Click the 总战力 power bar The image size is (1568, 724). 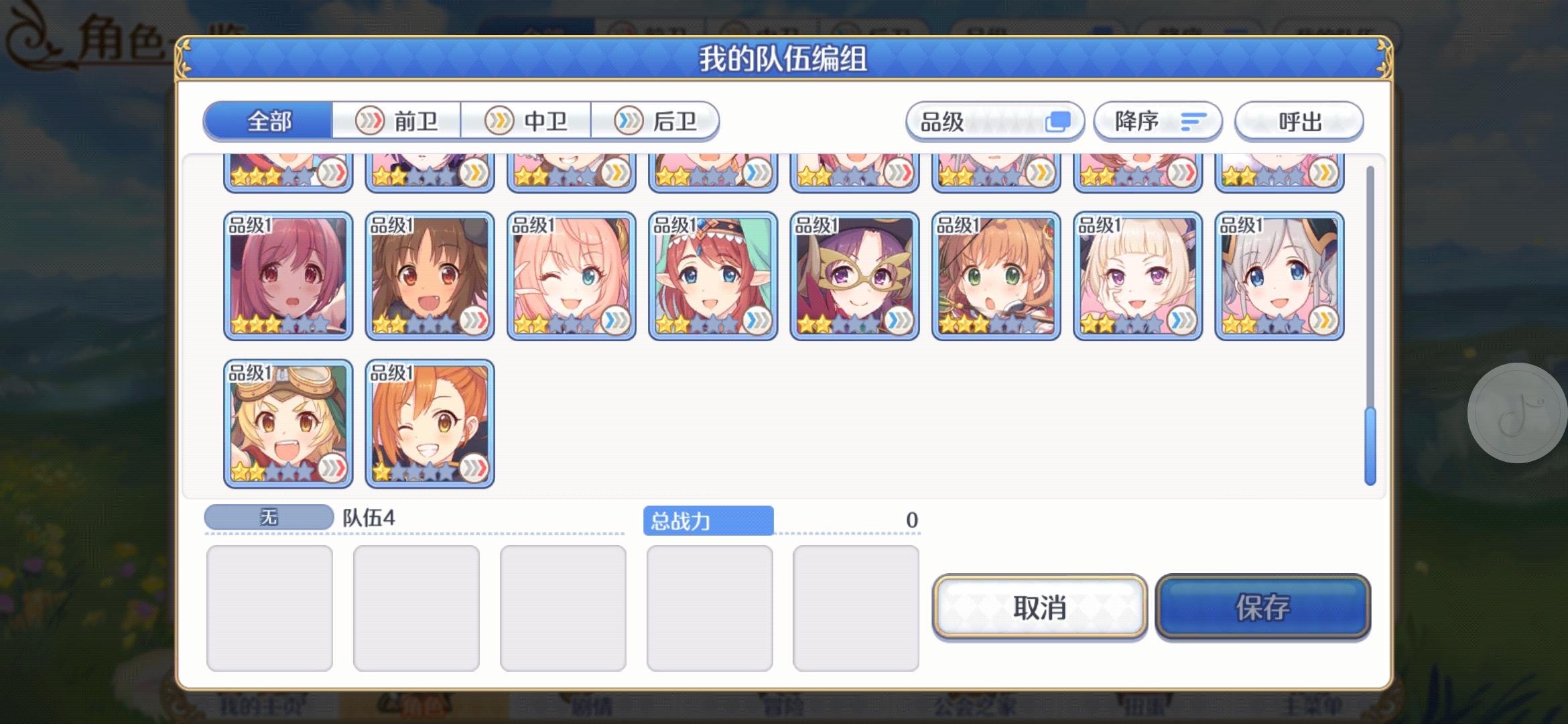pos(710,520)
